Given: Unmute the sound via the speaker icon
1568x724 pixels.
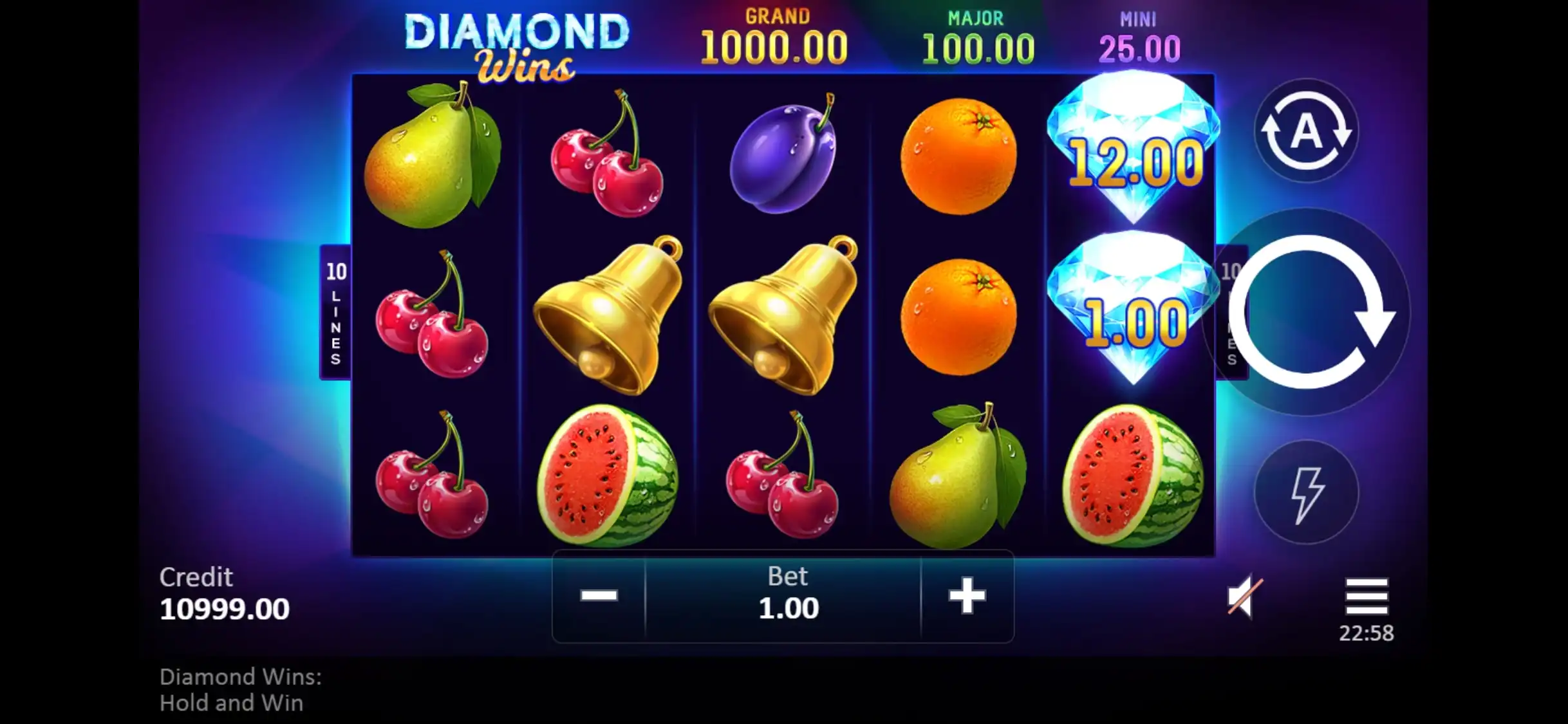Looking at the screenshot, I should coord(1244,597).
